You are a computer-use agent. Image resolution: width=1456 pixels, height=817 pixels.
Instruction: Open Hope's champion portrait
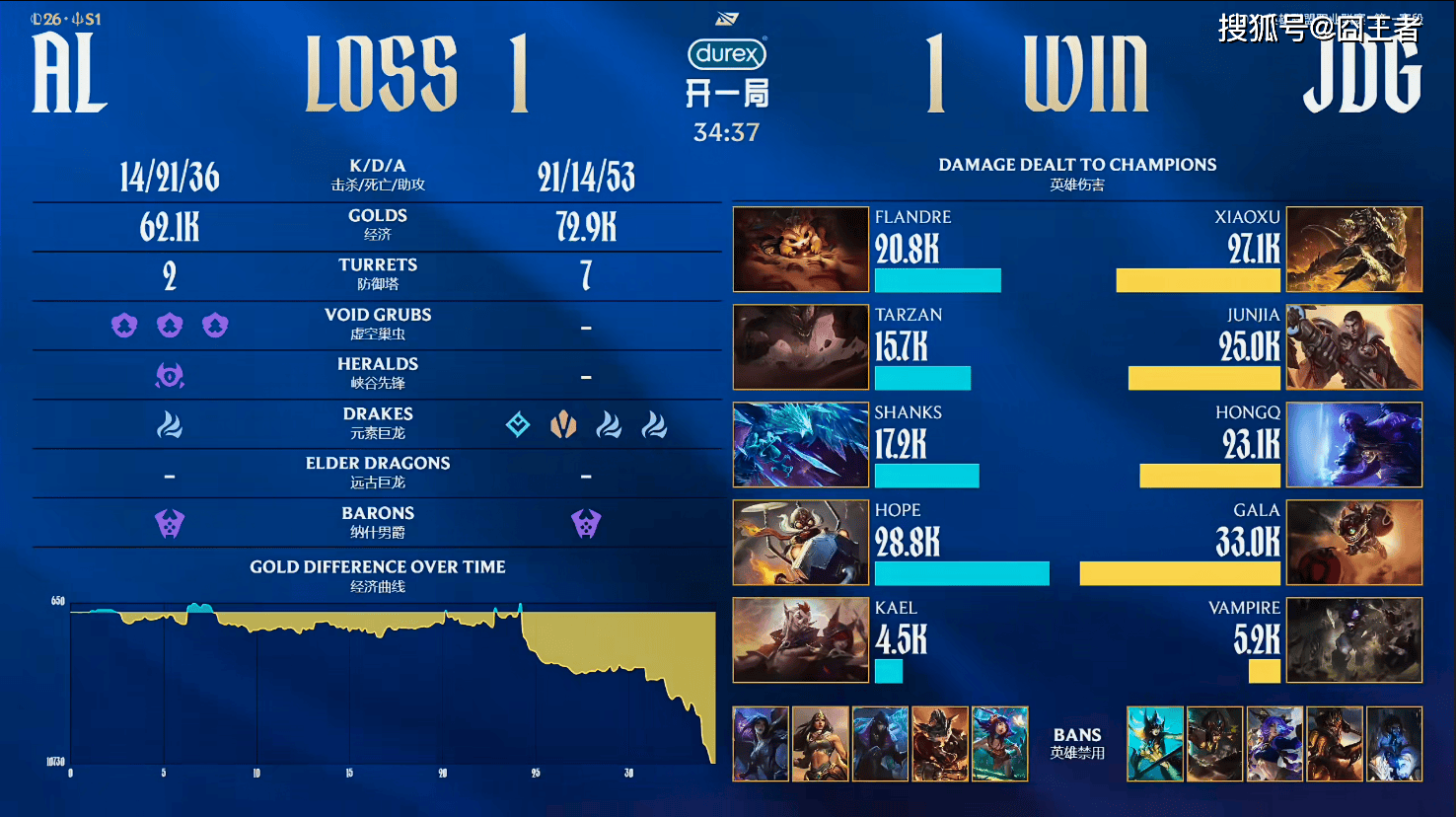pyautogui.click(x=800, y=542)
